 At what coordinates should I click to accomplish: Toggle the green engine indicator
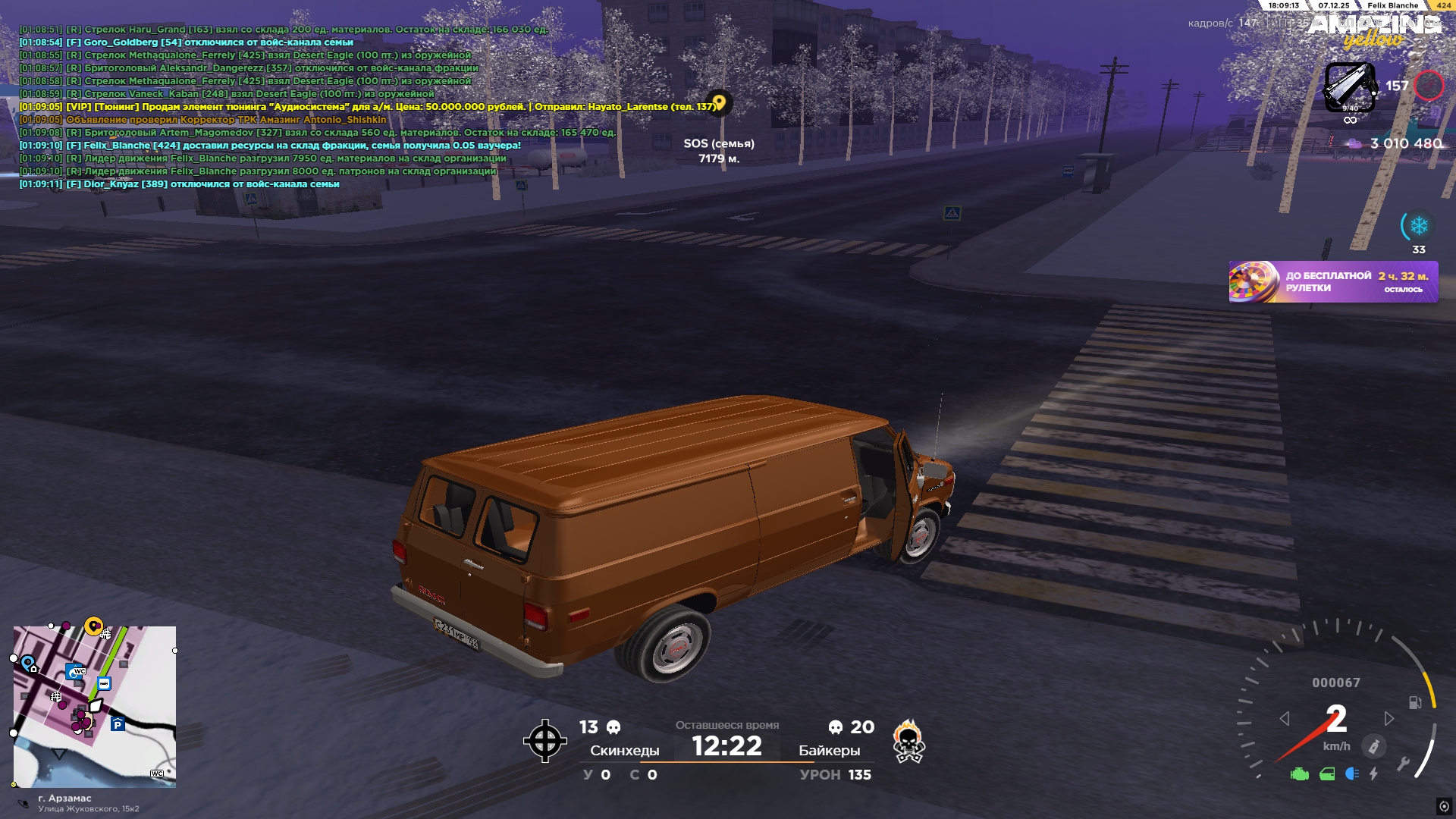1300,774
